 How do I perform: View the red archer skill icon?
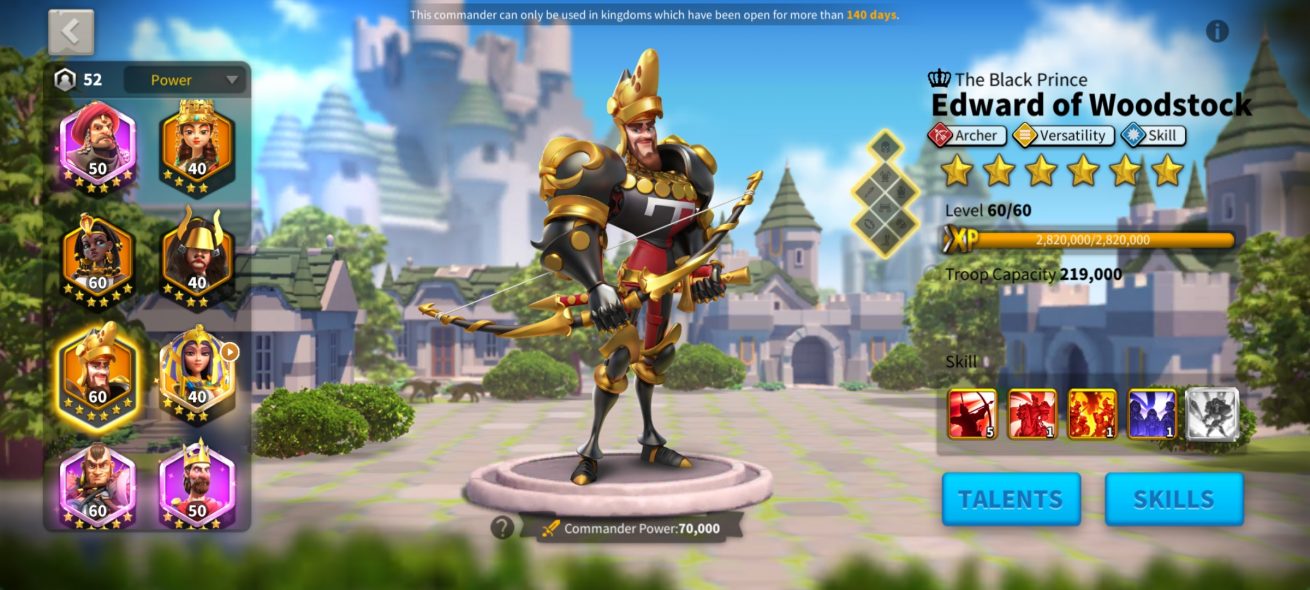pyautogui.click(x=972, y=414)
